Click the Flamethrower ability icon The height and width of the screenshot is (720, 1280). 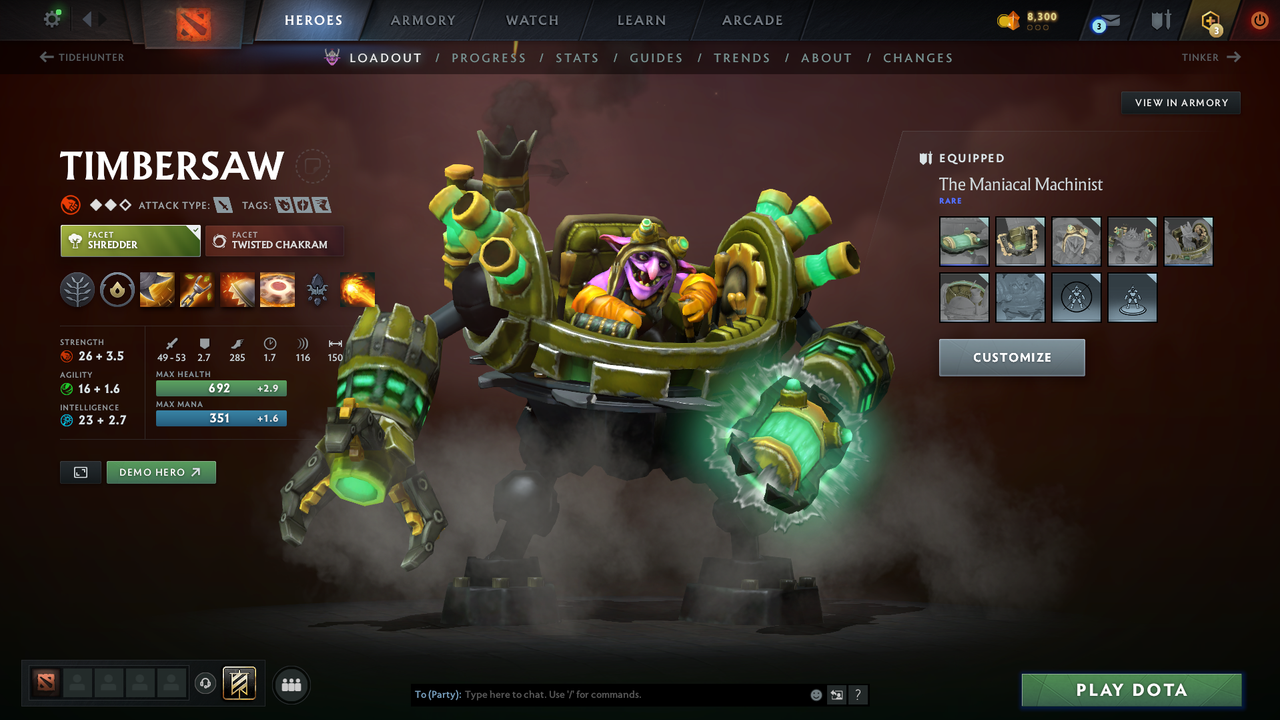357,290
